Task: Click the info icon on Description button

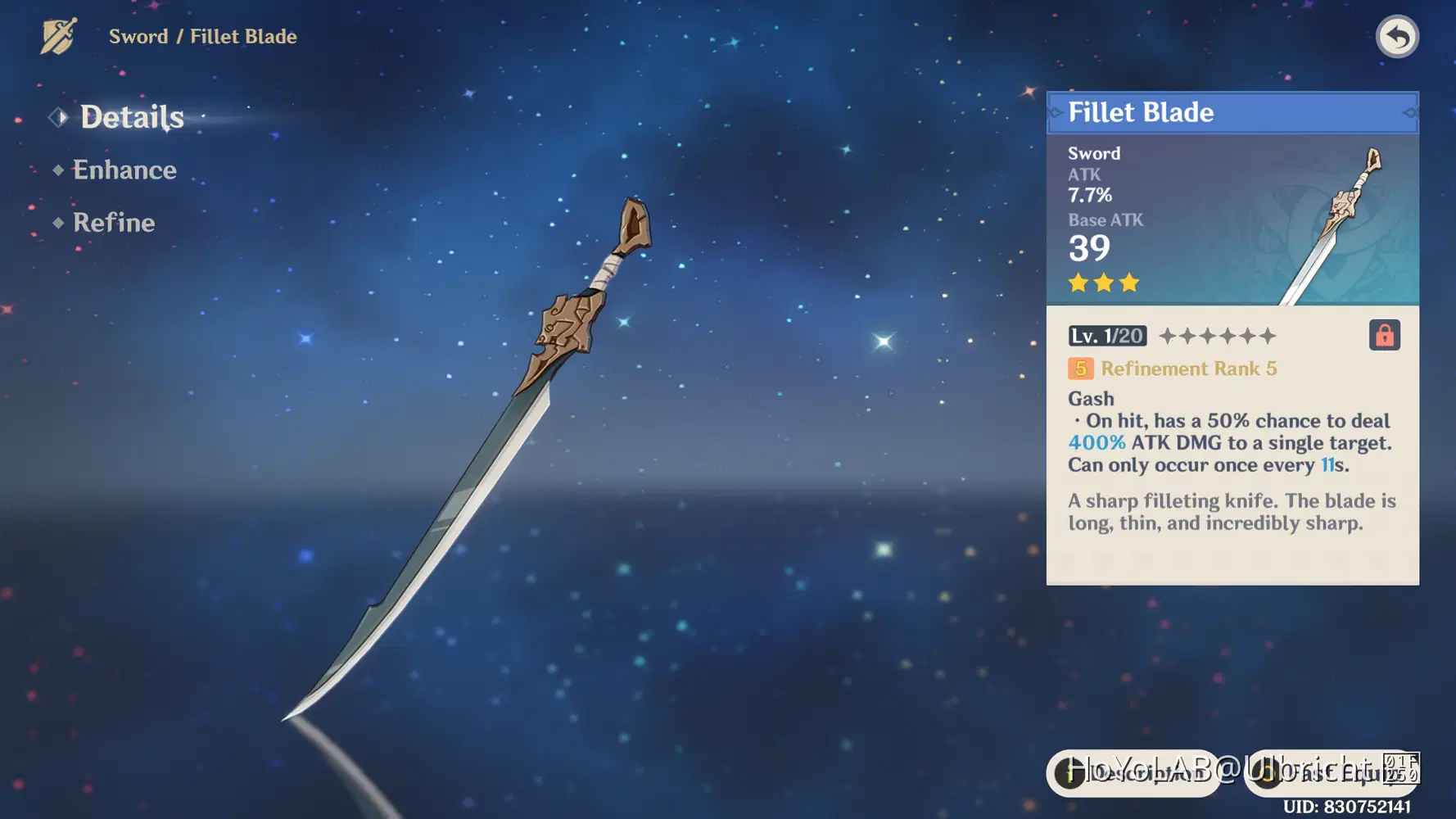Action: pyautogui.click(x=1070, y=772)
